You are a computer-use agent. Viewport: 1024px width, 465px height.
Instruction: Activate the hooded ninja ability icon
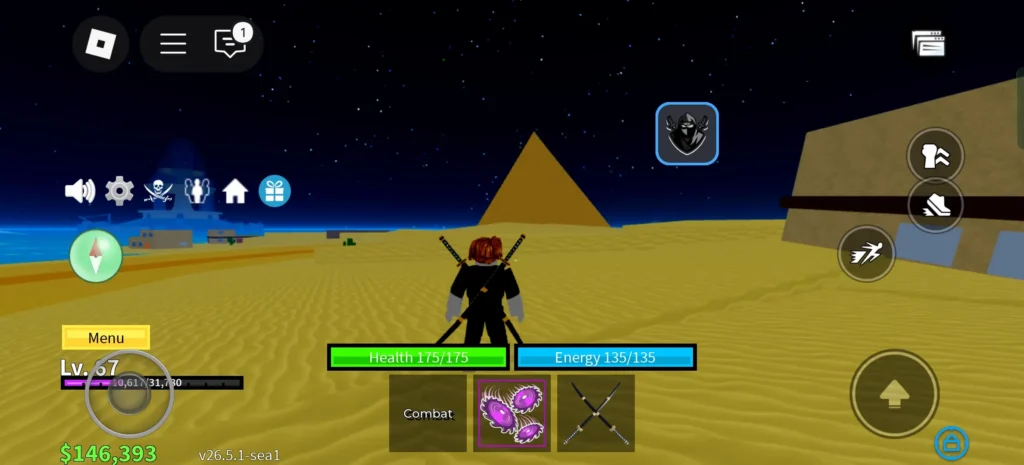point(687,133)
